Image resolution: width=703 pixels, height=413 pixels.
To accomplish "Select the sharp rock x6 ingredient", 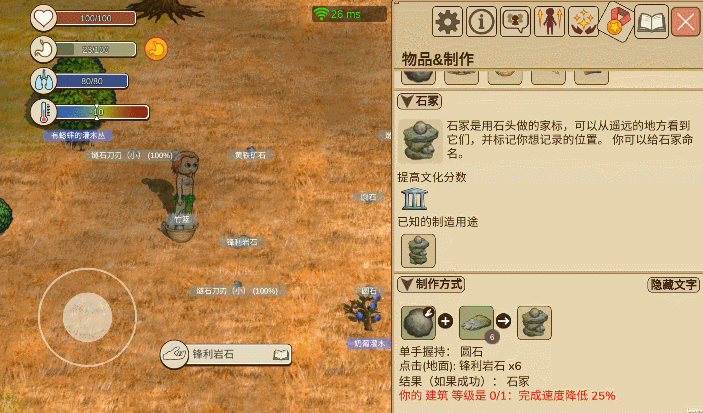I will (476, 322).
